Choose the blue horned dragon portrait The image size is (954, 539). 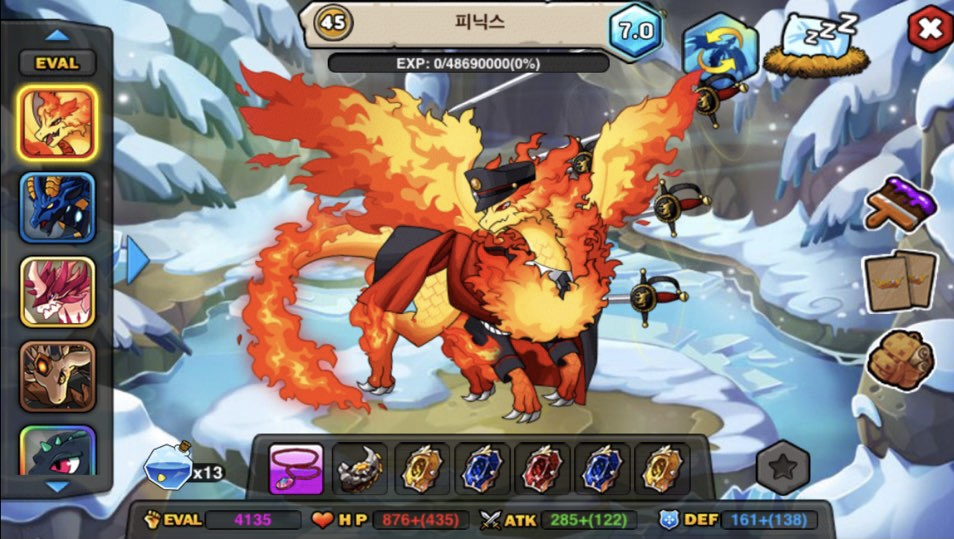[x=57, y=207]
